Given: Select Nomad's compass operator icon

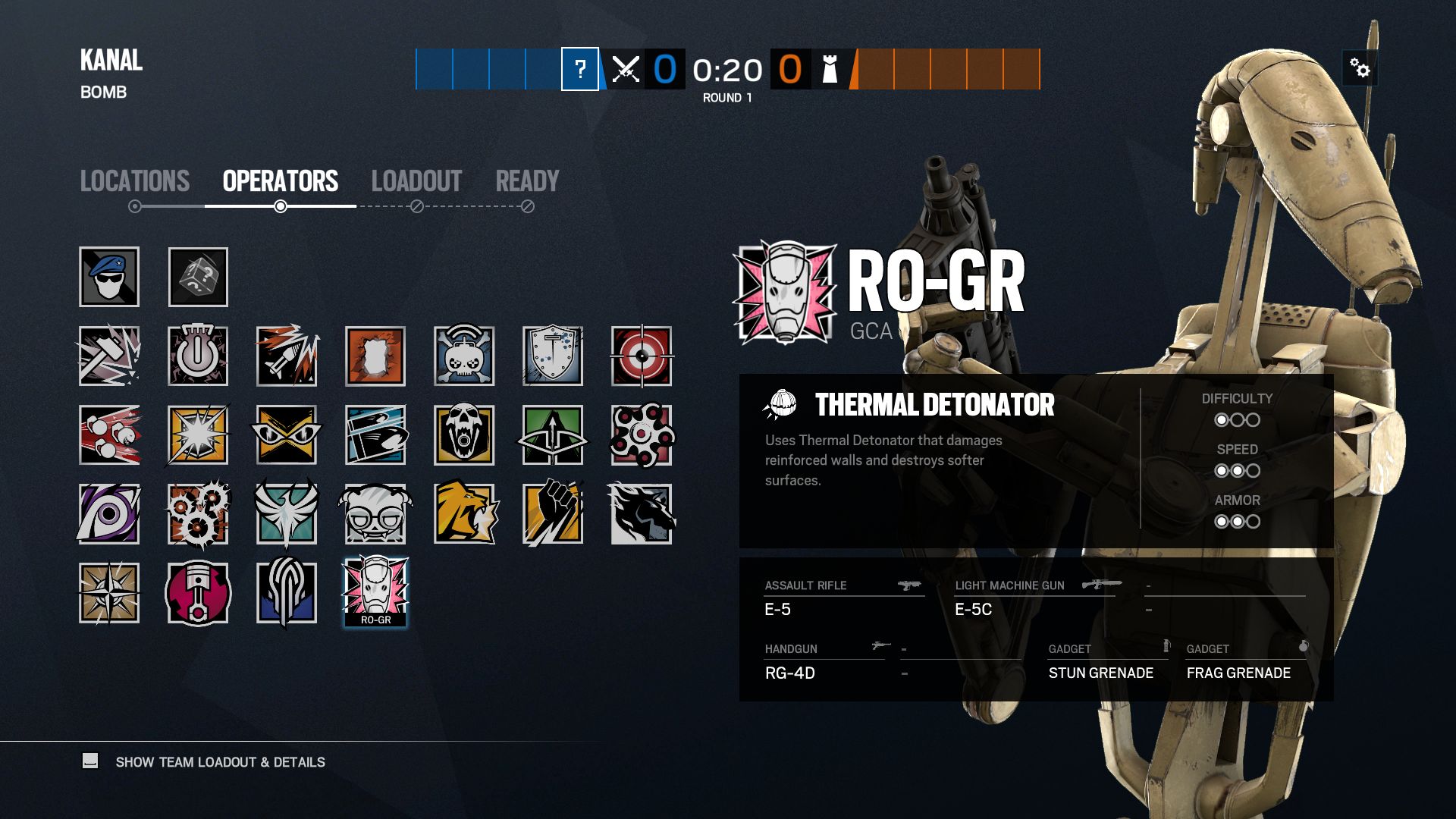Looking at the screenshot, I should 108,593.
